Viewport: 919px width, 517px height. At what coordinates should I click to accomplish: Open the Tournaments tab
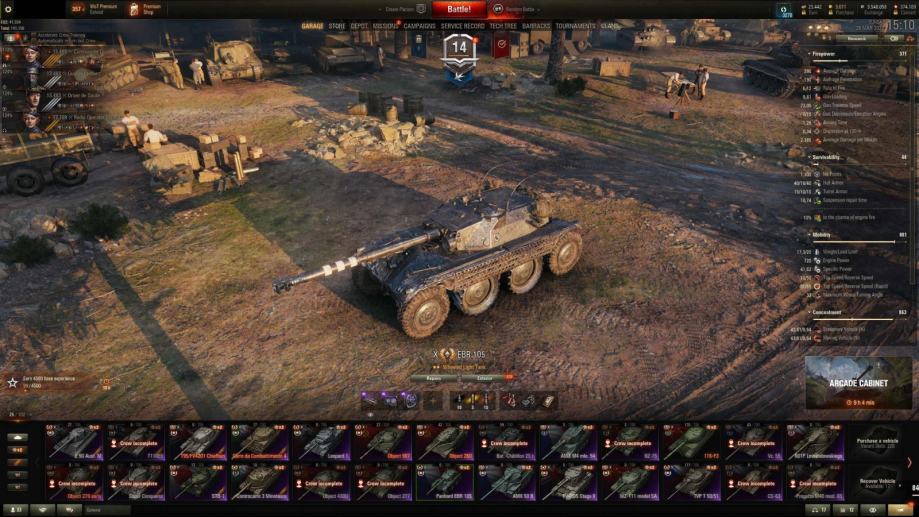(x=575, y=26)
